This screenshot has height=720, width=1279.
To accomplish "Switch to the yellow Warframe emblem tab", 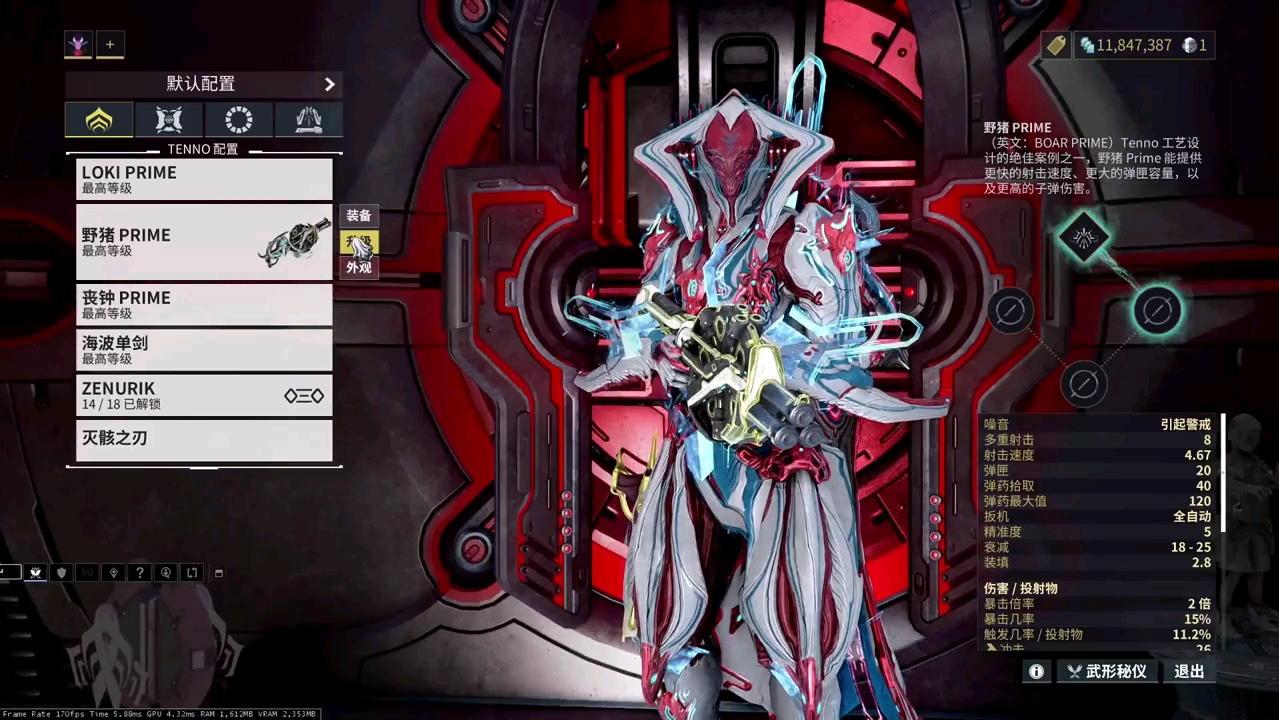I will pos(99,120).
